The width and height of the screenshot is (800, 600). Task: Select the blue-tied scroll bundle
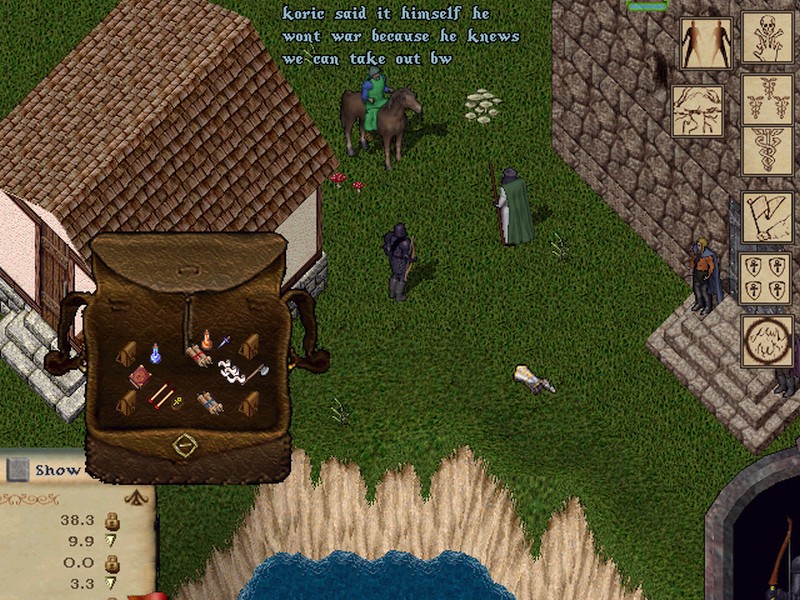[210, 402]
